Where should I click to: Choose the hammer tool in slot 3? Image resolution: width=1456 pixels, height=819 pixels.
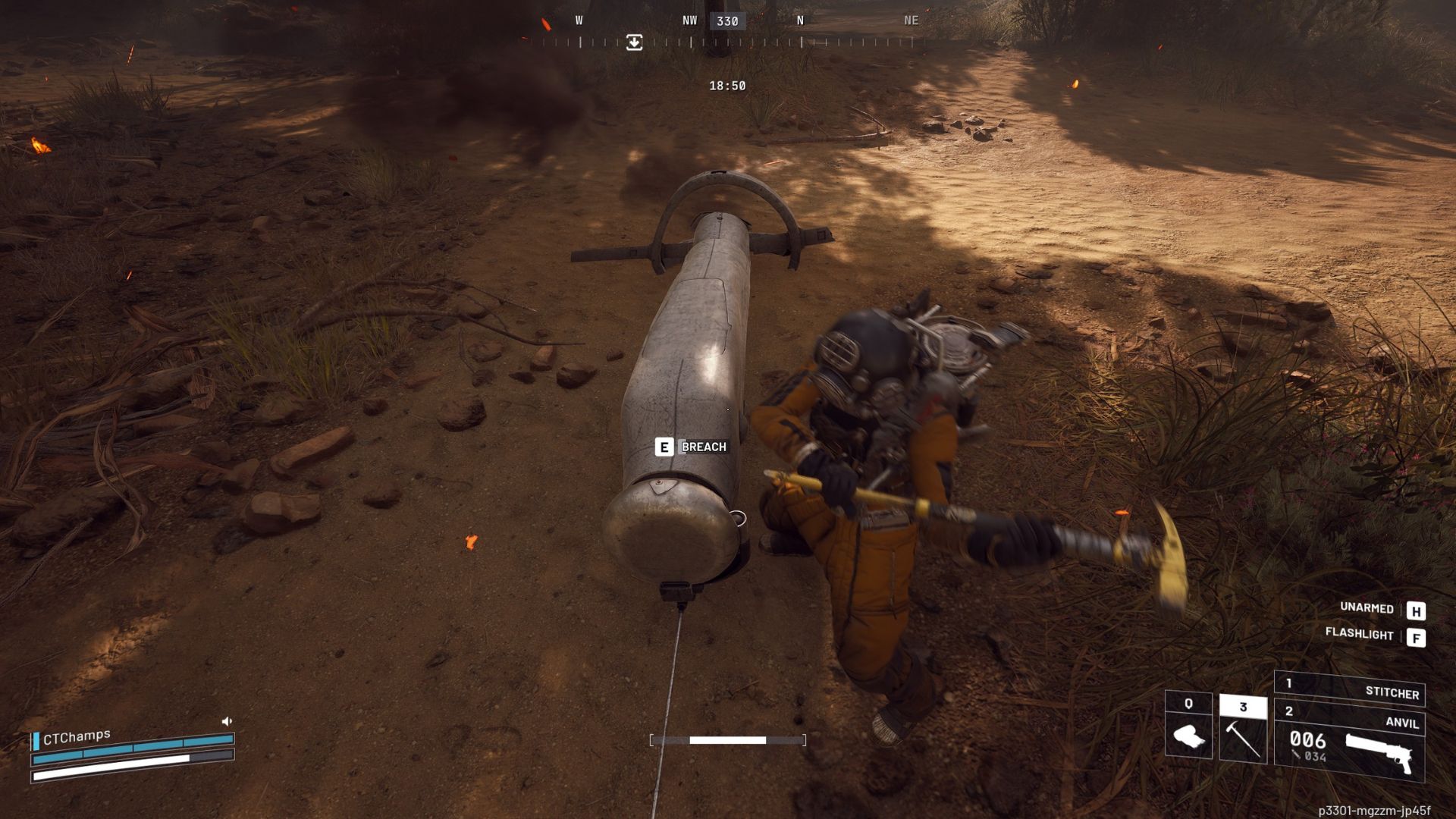point(1243,729)
